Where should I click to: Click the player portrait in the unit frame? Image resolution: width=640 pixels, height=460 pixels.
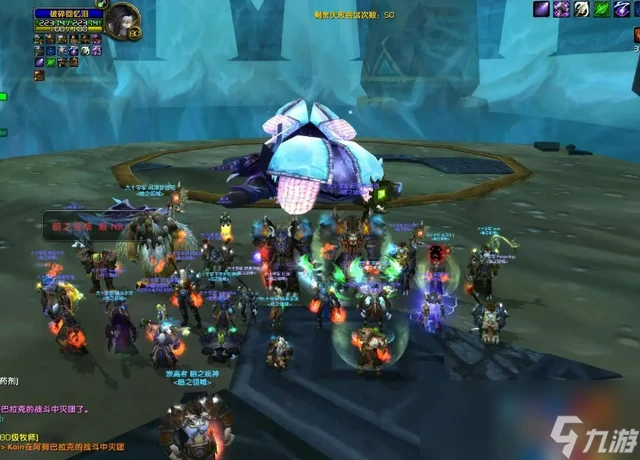click(124, 20)
